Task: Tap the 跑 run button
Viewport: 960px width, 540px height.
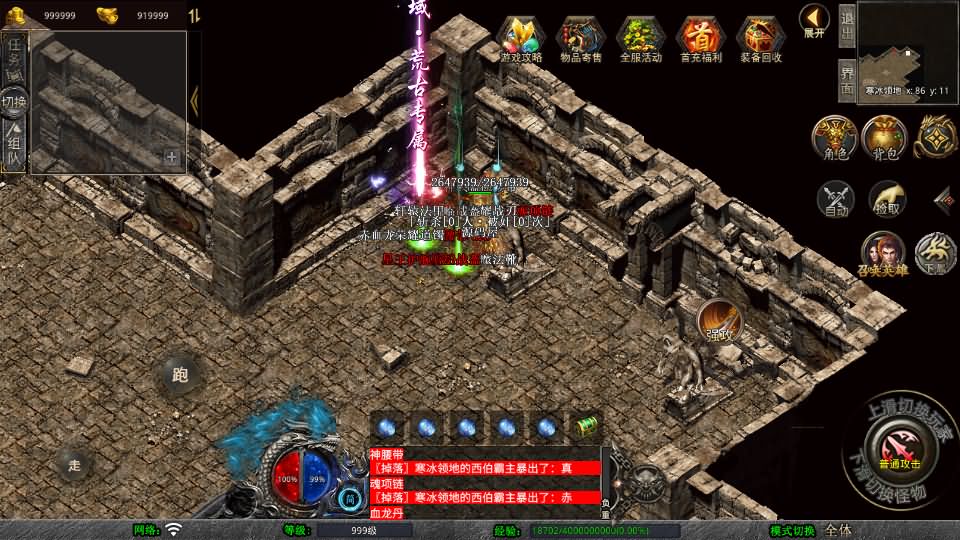Action: [180, 376]
